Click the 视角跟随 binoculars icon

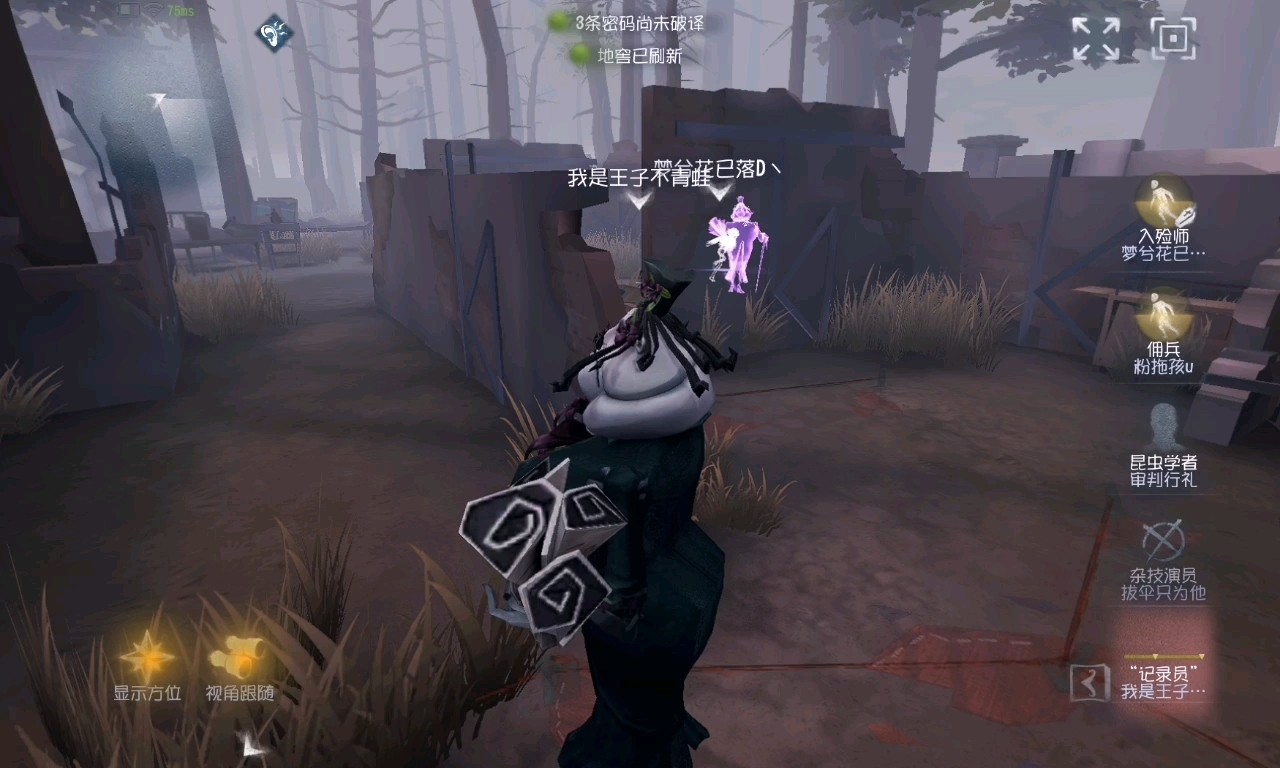(237, 655)
